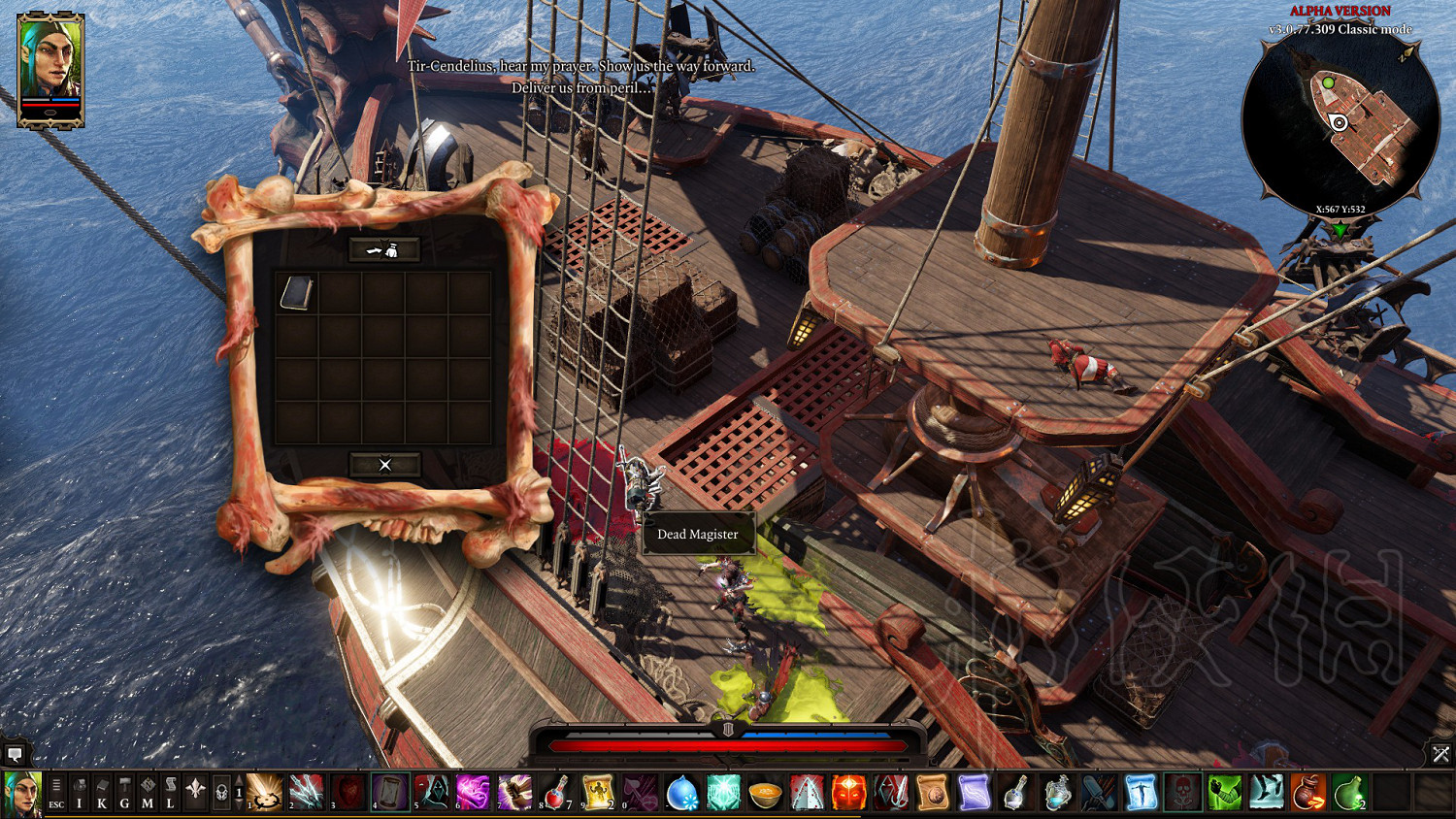Activate the hooded figure skill in slot 5

click(x=431, y=792)
